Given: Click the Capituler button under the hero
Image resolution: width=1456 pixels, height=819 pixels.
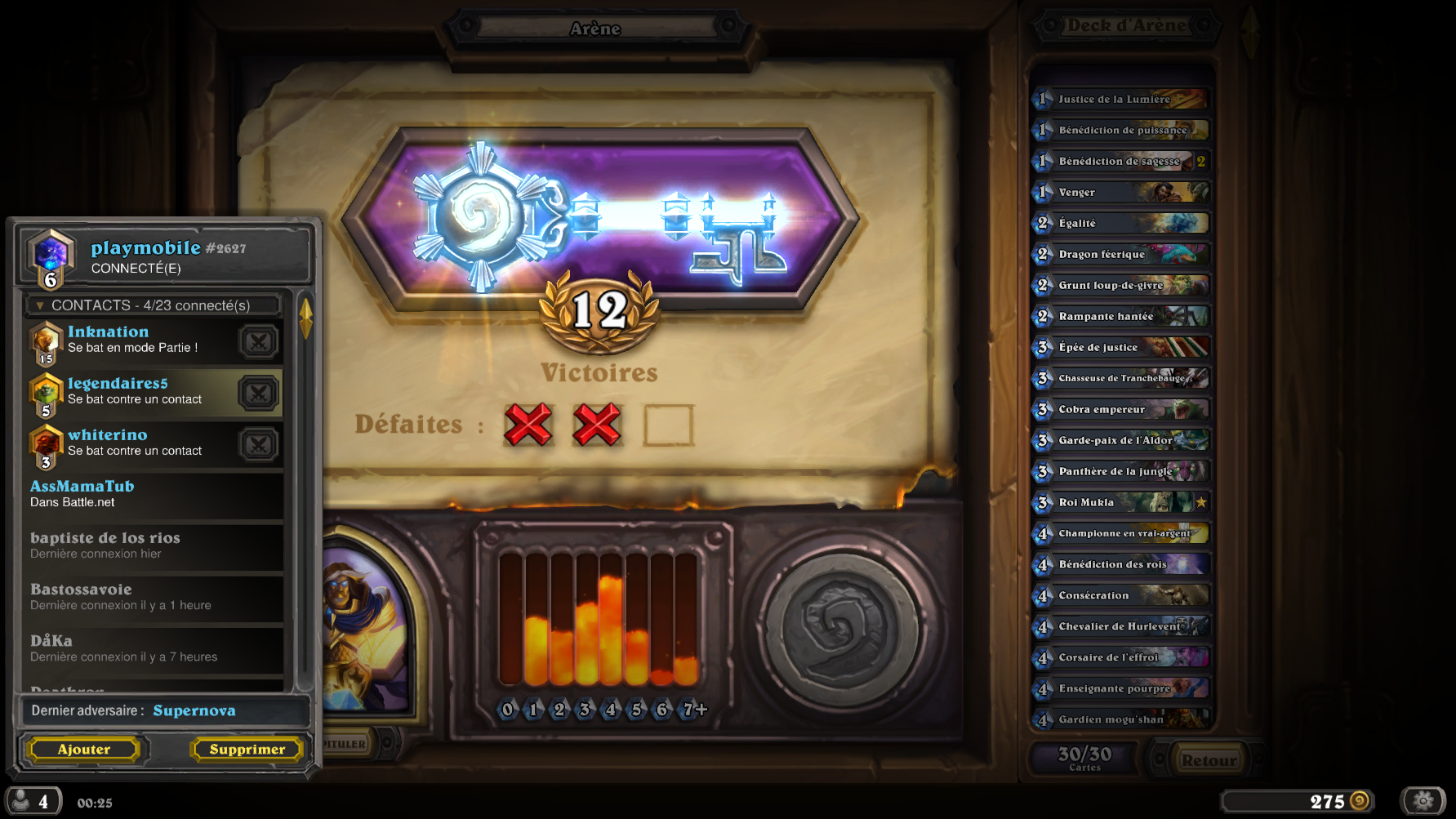Looking at the screenshot, I should coord(346,744).
